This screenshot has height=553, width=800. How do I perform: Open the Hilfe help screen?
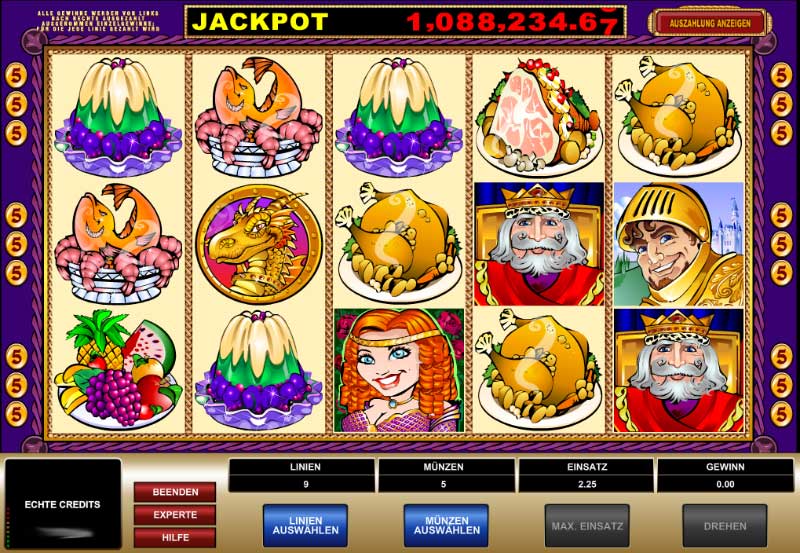point(175,538)
